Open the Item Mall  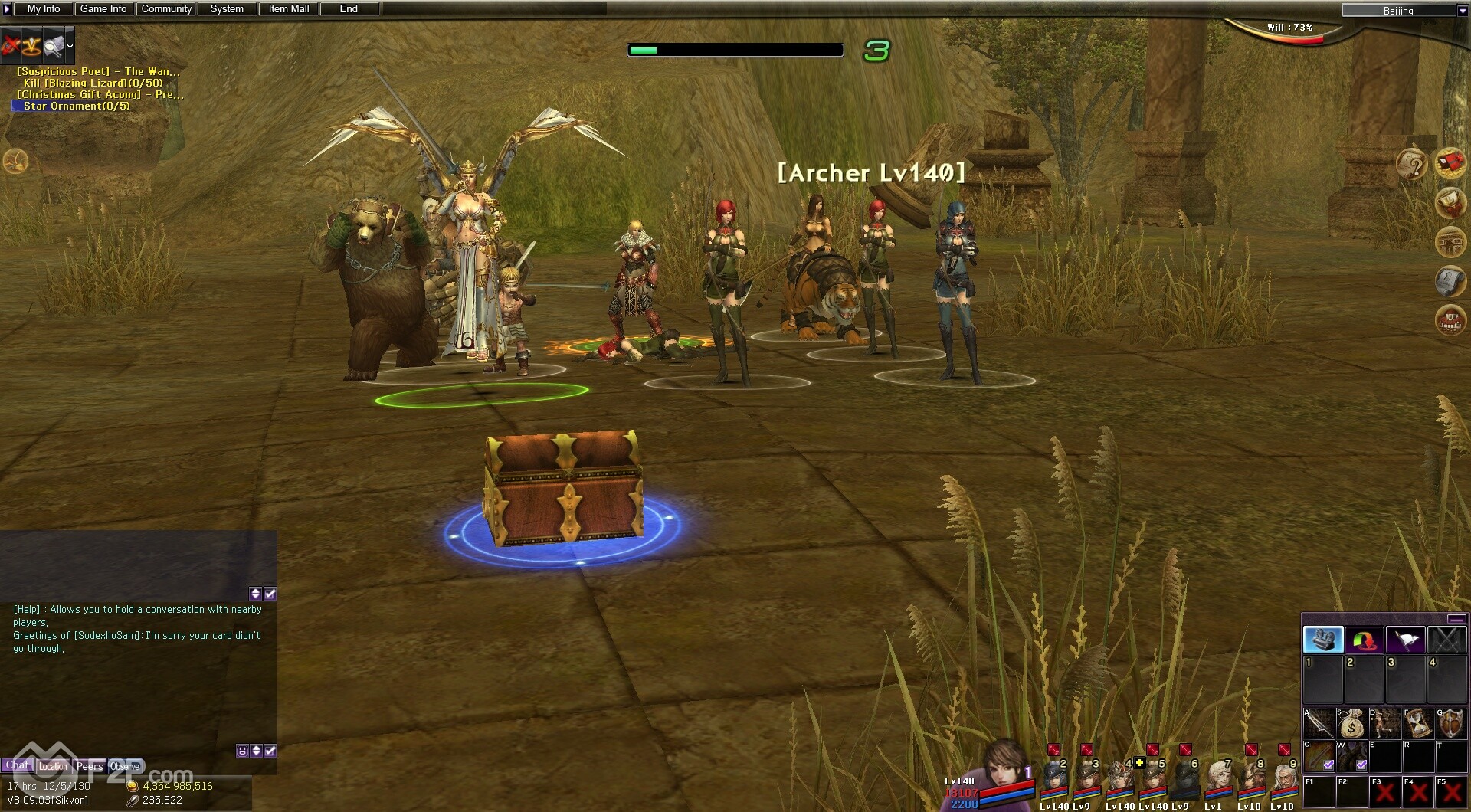tap(289, 9)
